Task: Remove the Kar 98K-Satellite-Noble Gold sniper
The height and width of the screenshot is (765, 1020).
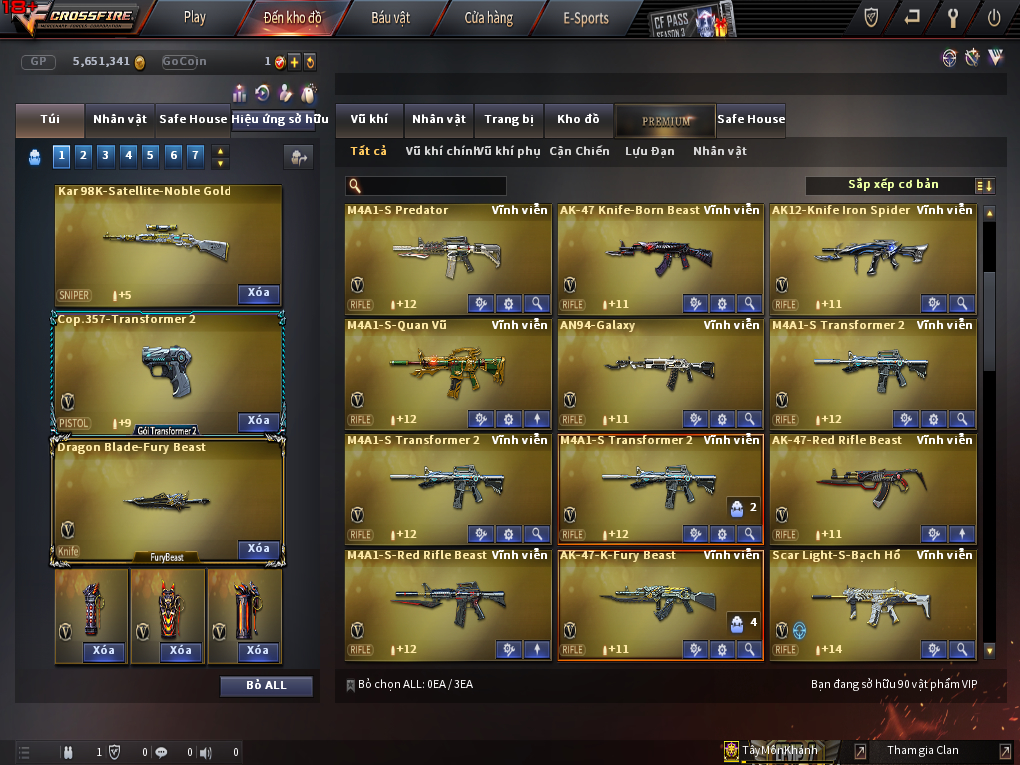Action: (x=258, y=293)
